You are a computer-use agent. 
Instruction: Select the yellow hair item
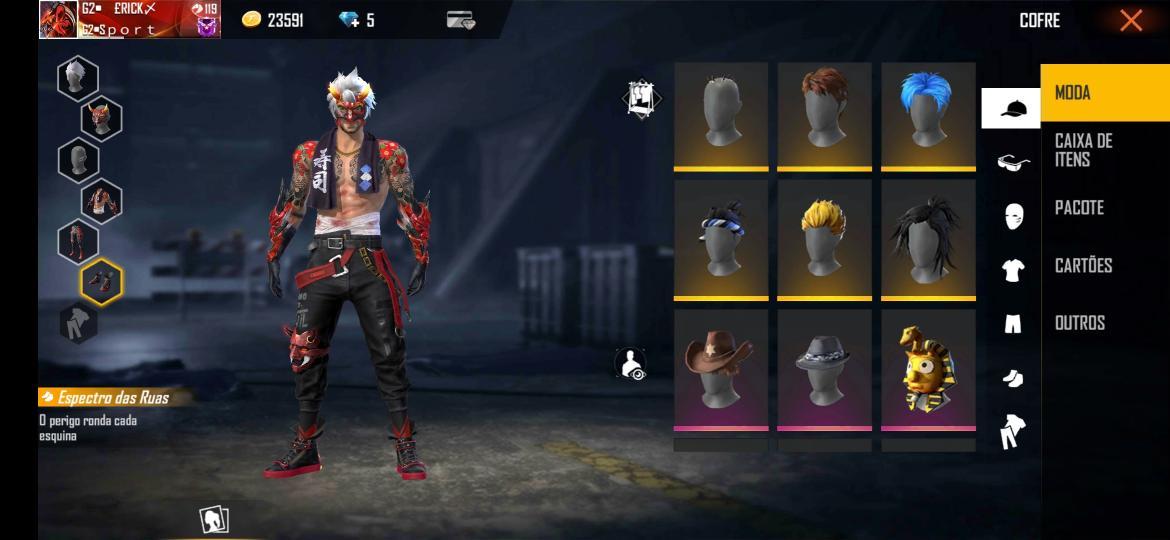click(824, 238)
